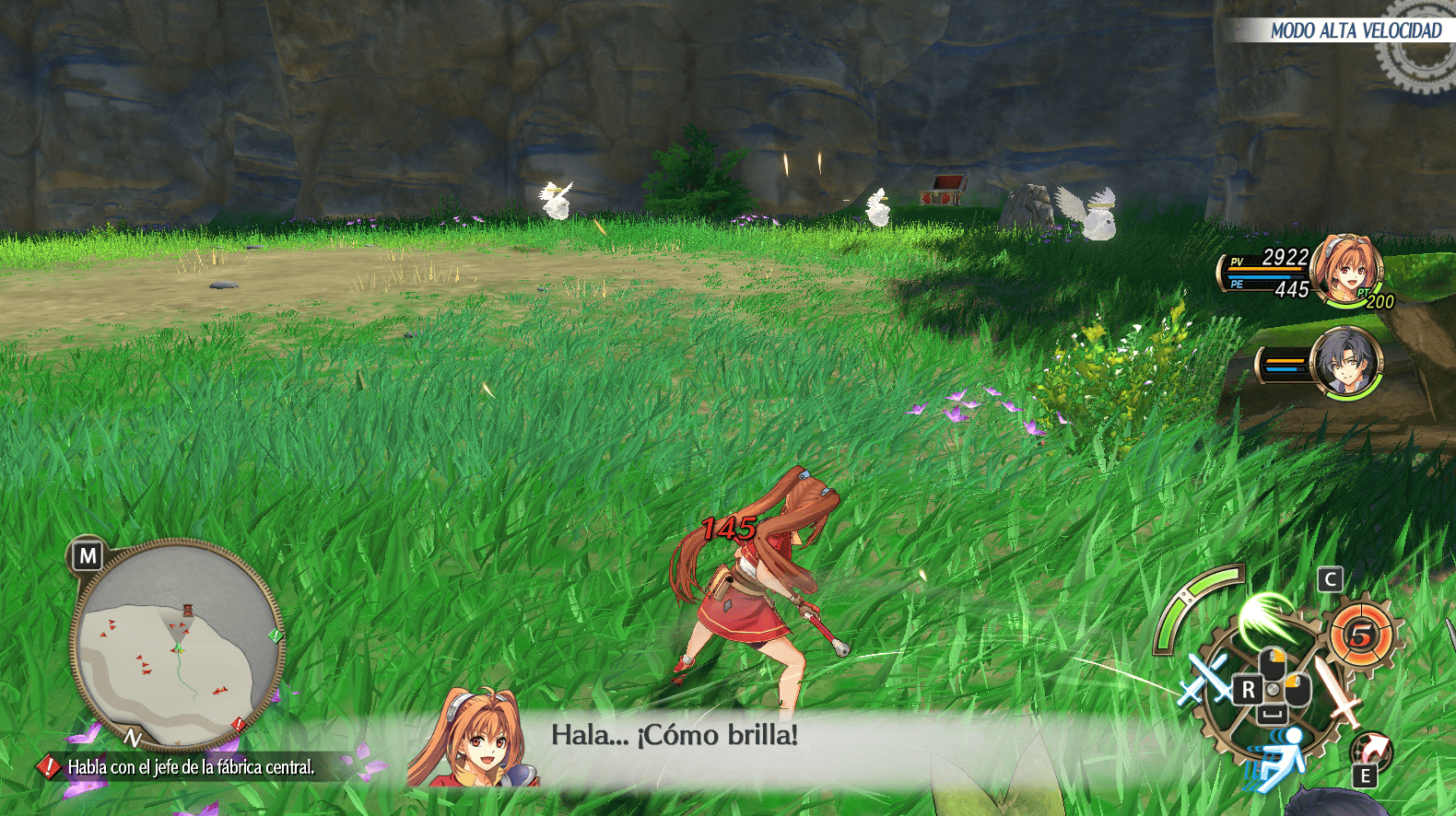Click the orange gear showing number 5
This screenshot has width=1456, height=816.
click(1362, 634)
